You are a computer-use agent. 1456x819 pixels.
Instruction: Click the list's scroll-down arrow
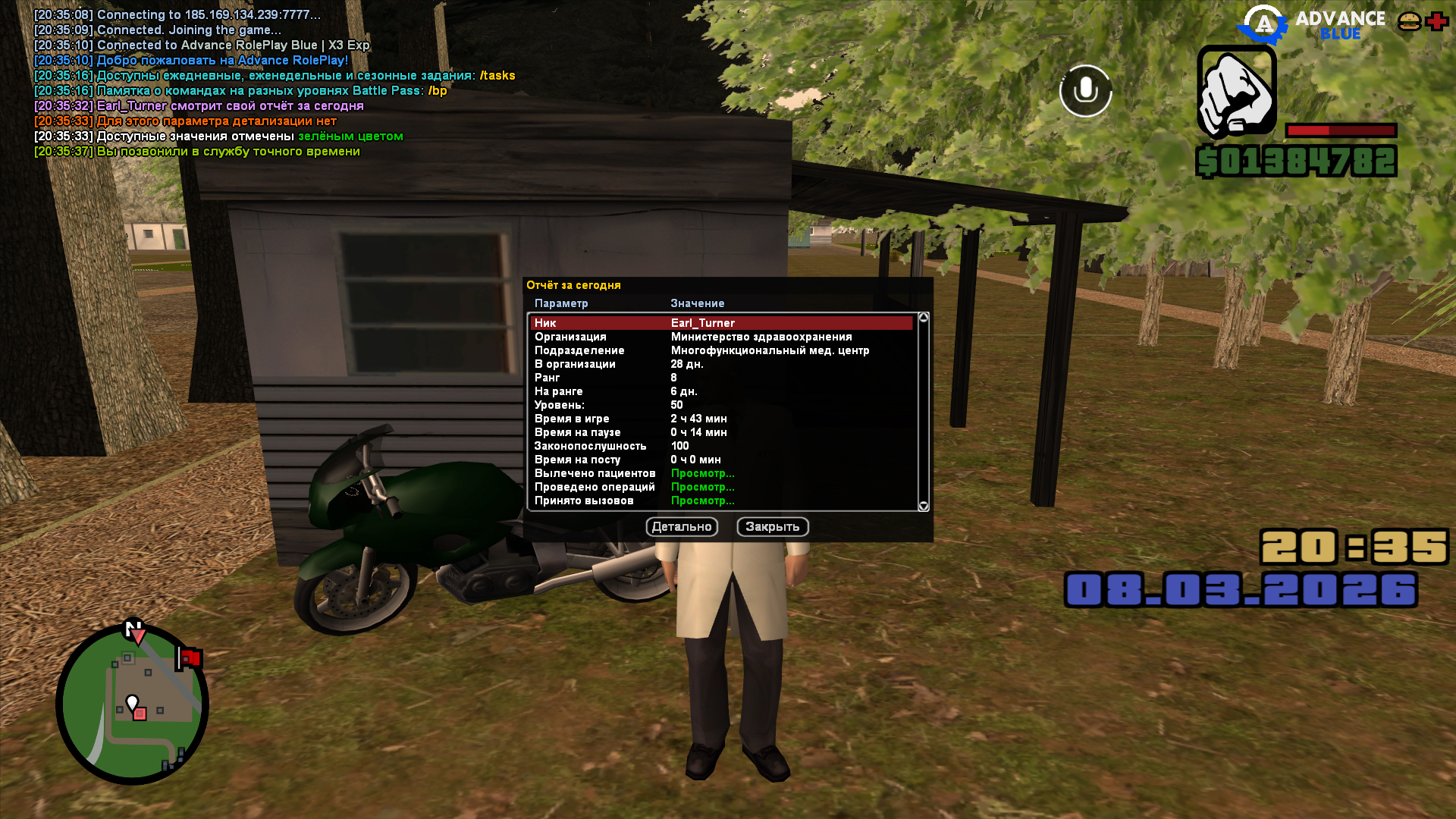coord(924,506)
